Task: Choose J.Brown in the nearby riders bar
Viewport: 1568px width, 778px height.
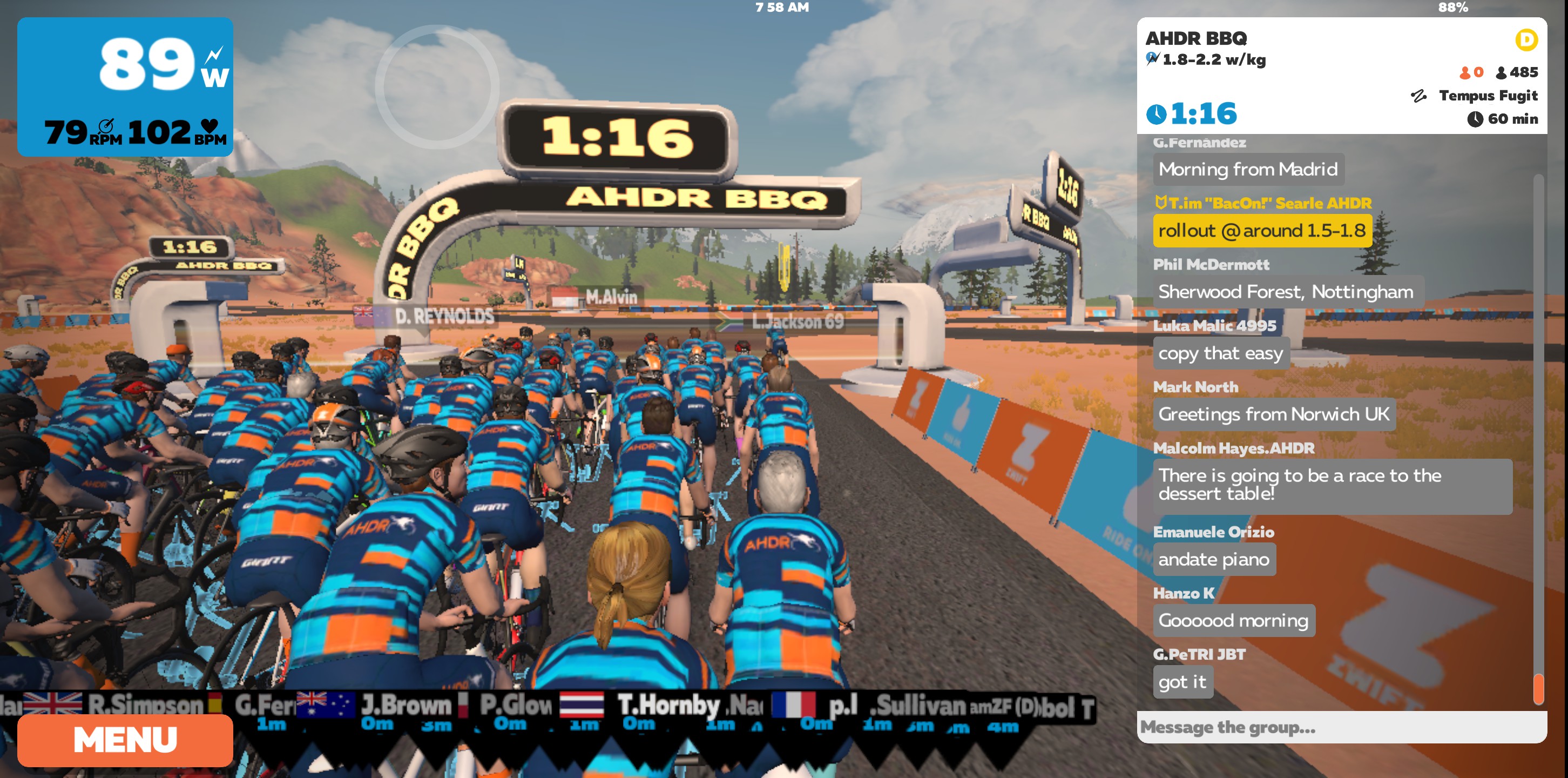Action: pyautogui.click(x=405, y=706)
